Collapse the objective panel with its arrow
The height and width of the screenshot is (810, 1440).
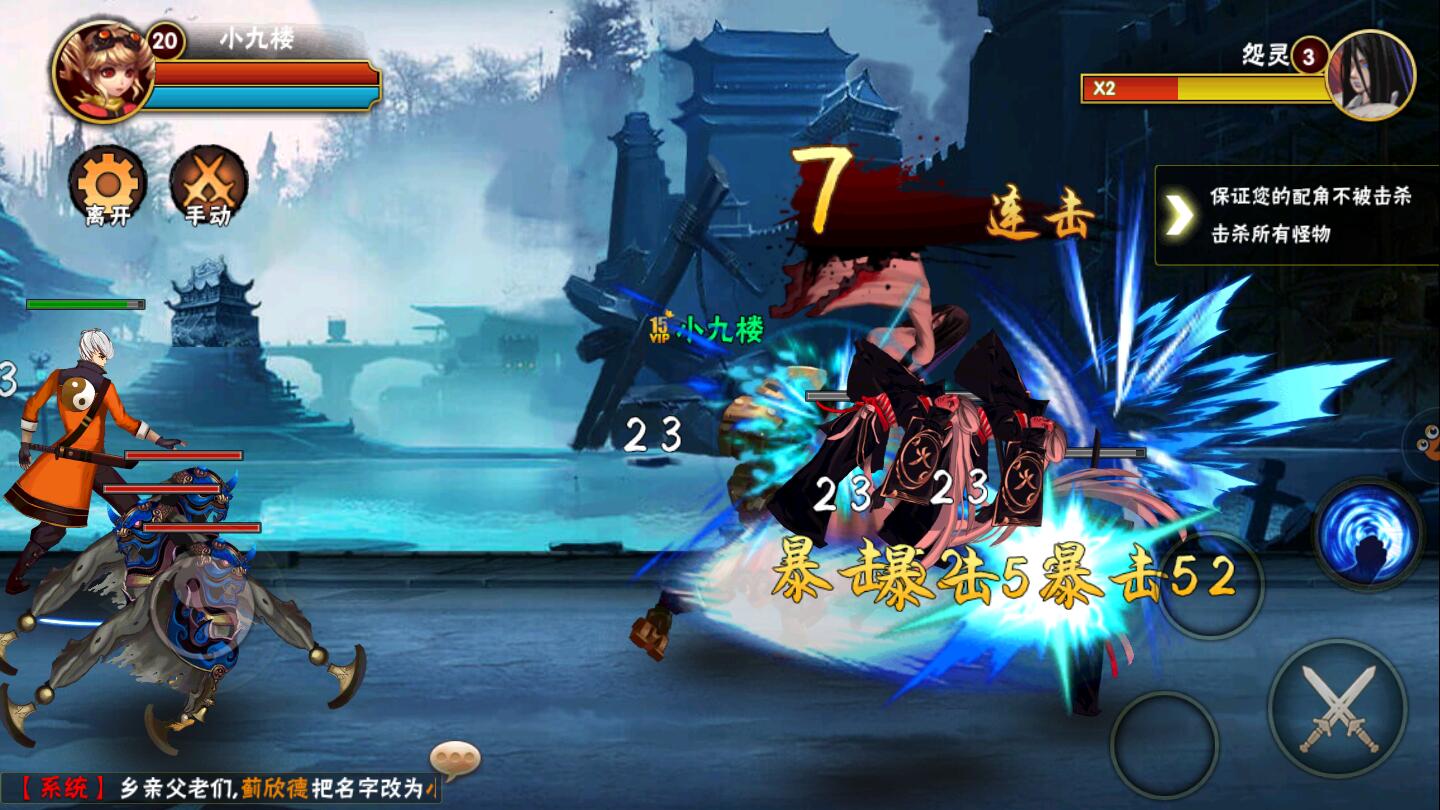[x=1180, y=215]
